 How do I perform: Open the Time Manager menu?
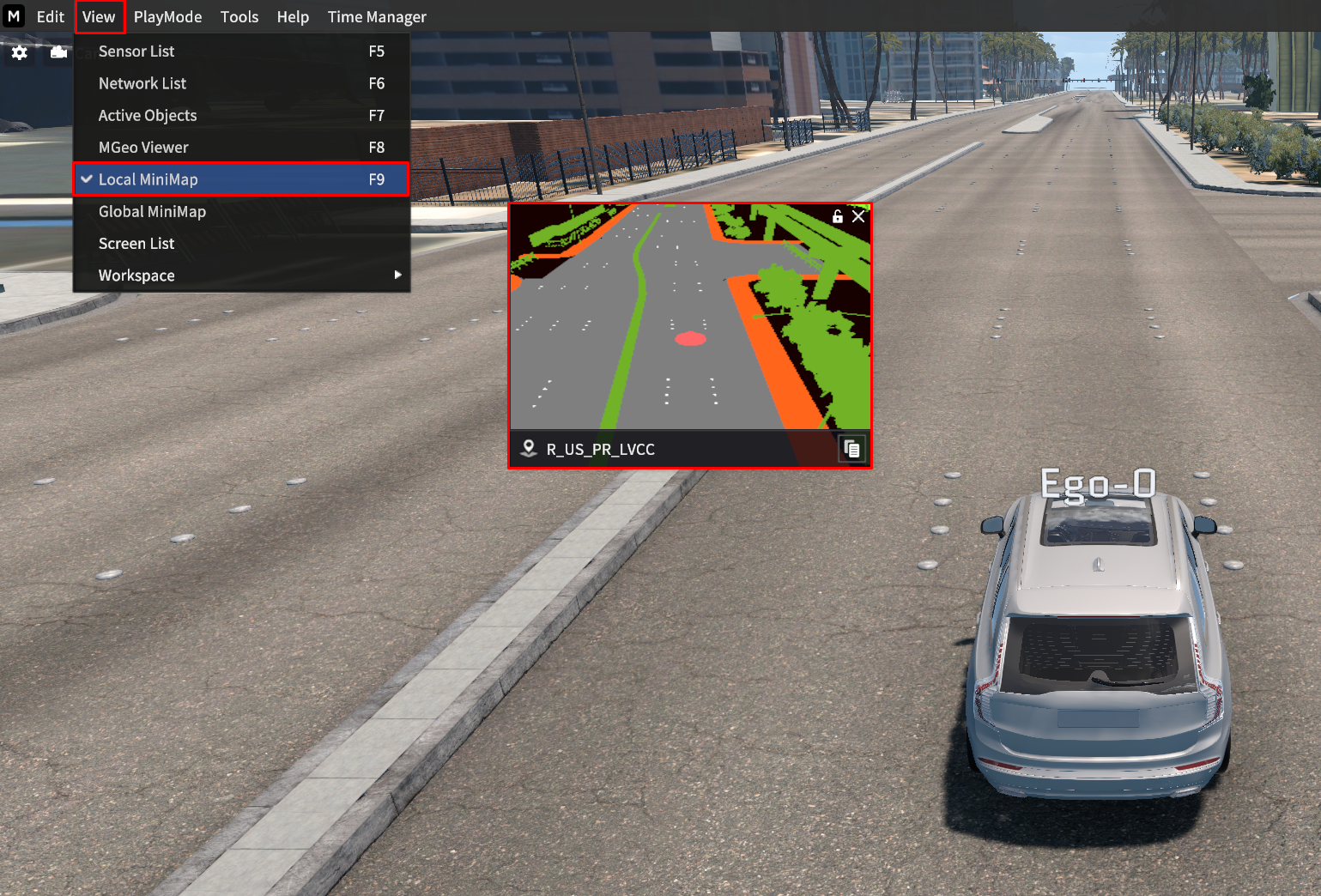[377, 17]
